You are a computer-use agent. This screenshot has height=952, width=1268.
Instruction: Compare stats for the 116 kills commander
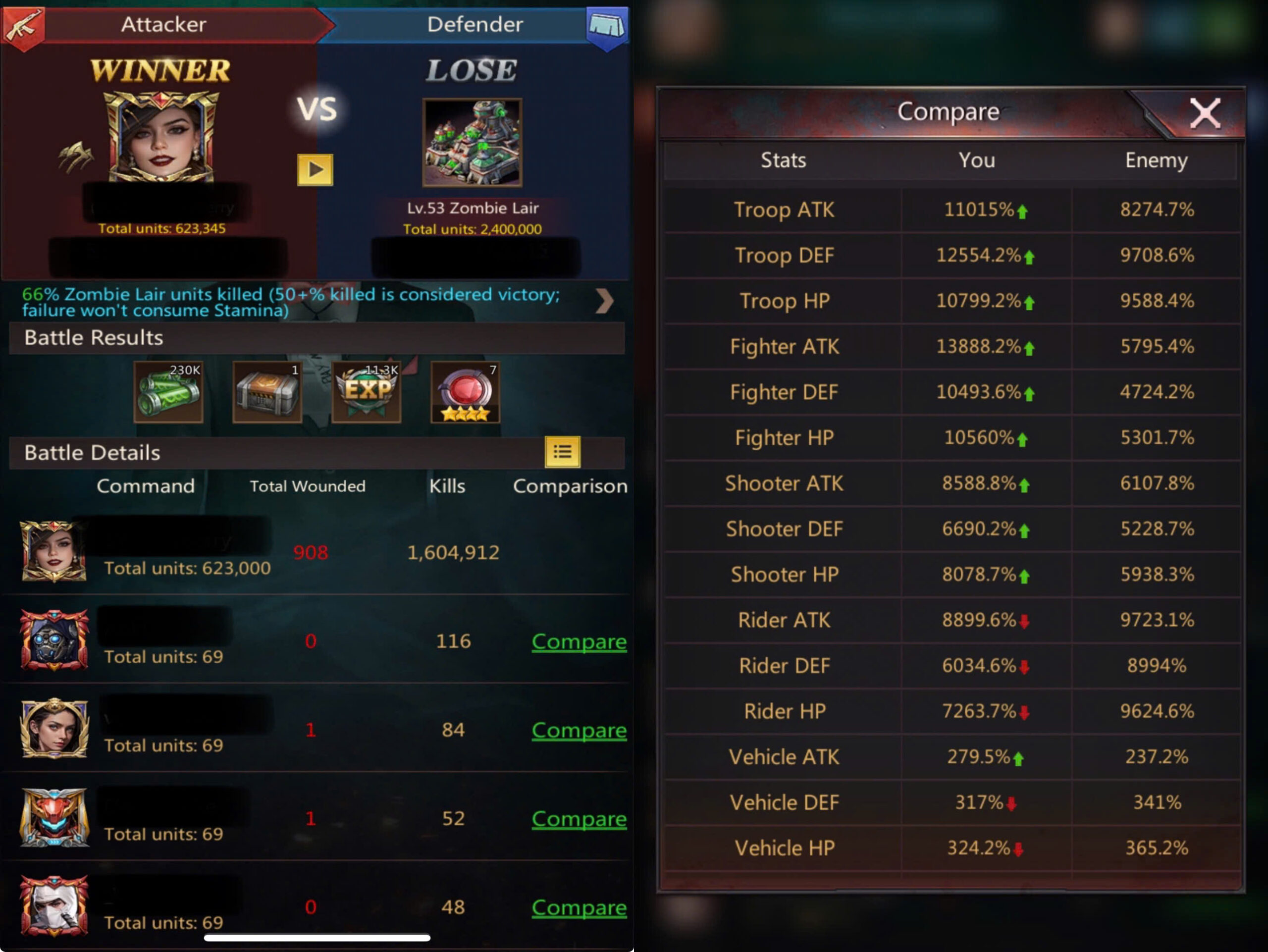pyautogui.click(x=579, y=641)
